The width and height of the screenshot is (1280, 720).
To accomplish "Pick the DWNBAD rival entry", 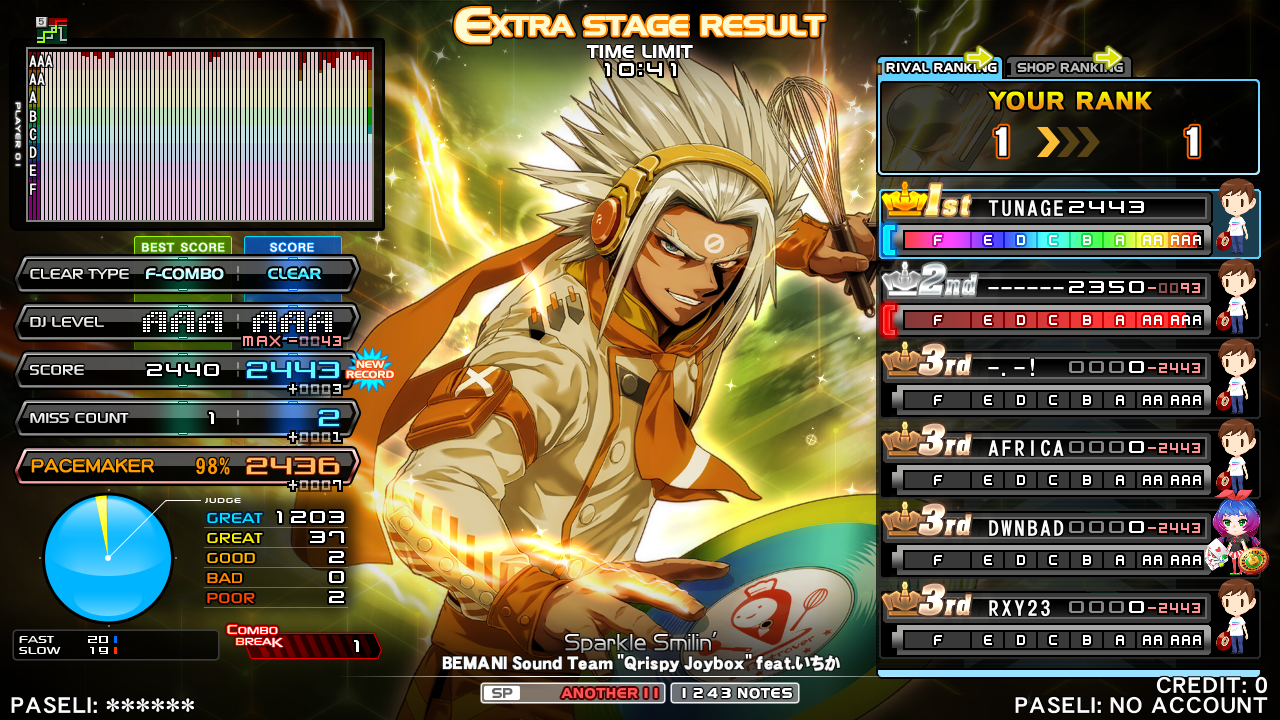I will click(1046, 543).
